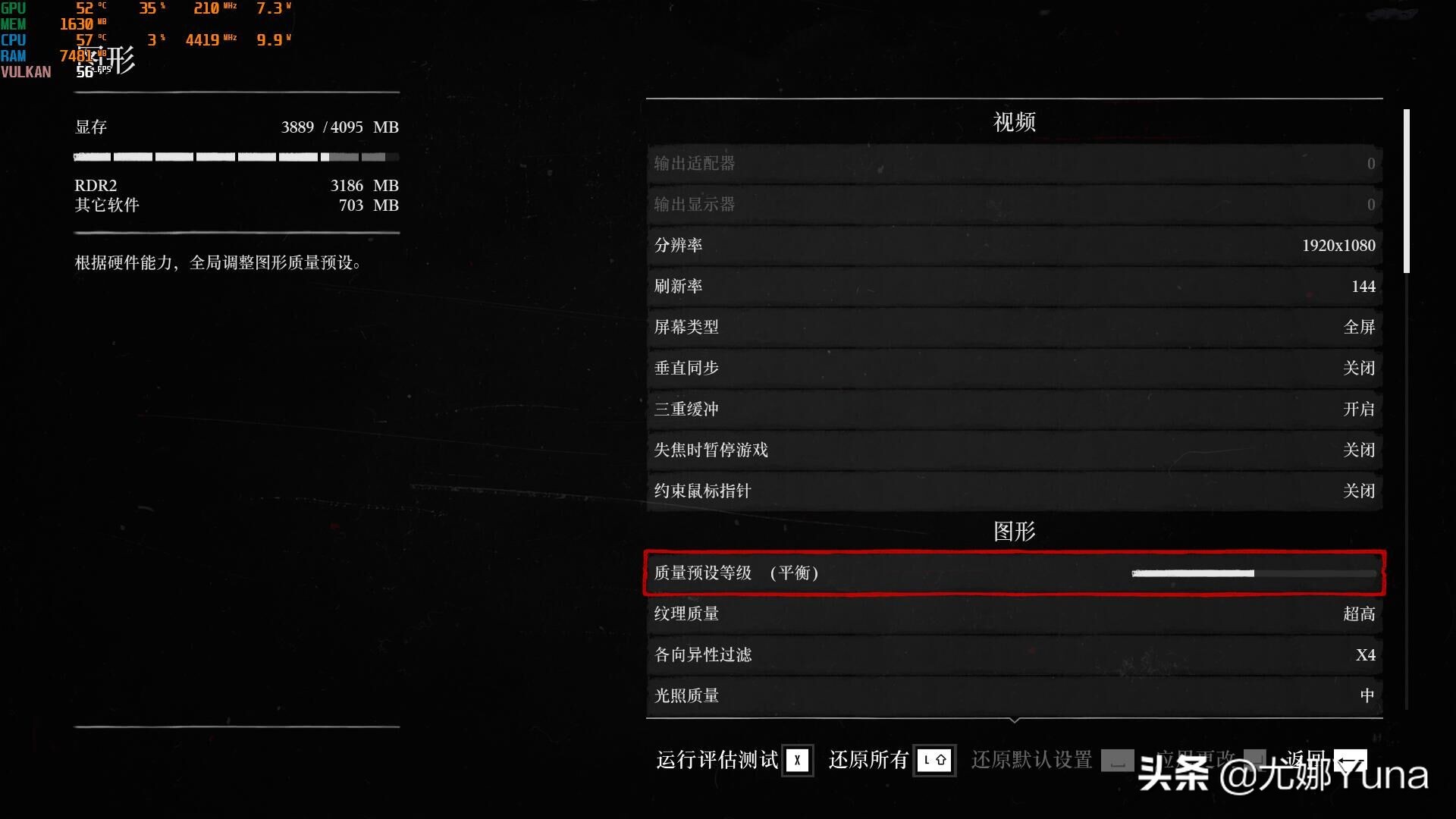Select the 视频 section header
Screen dimensions: 1456x819
1014,121
